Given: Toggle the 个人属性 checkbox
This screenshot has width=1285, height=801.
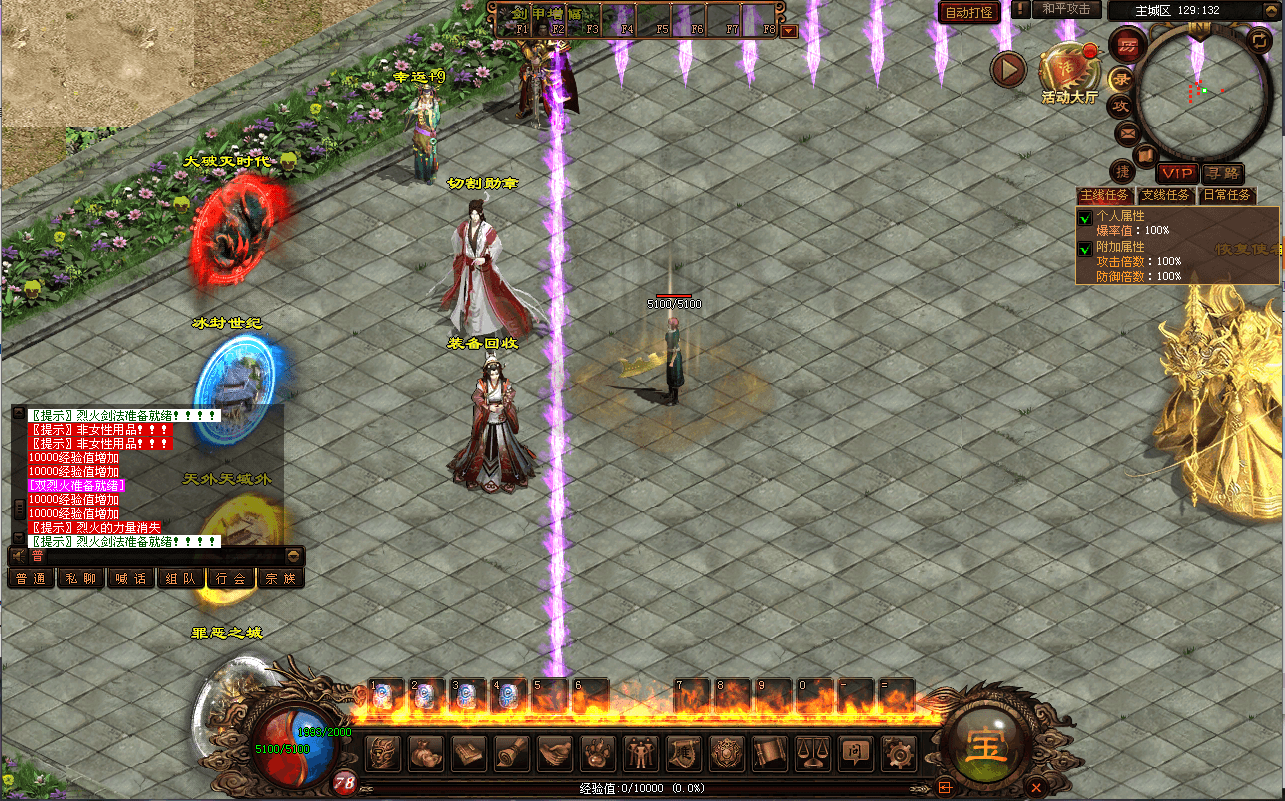Looking at the screenshot, I should pos(1085,217).
